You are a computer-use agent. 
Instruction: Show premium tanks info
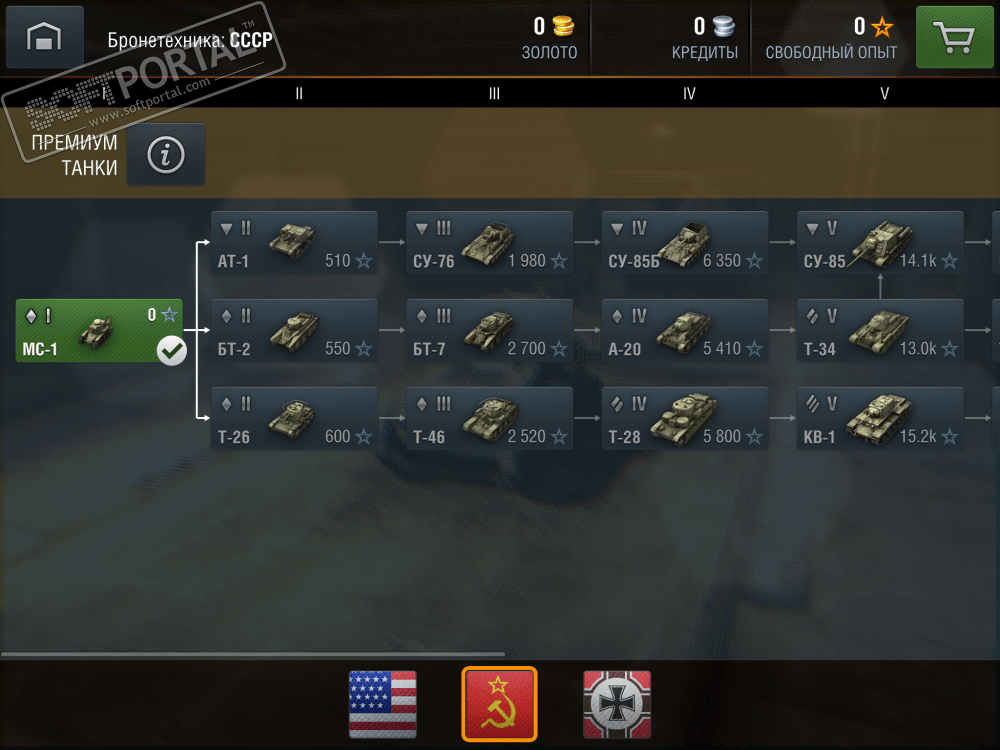point(166,154)
